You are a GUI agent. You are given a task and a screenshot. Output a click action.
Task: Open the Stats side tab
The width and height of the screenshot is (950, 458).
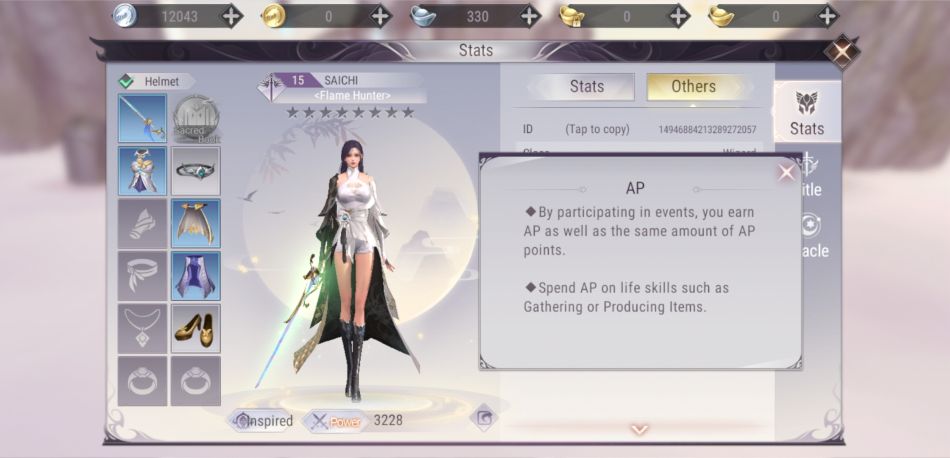pyautogui.click(x=806, y=113)
